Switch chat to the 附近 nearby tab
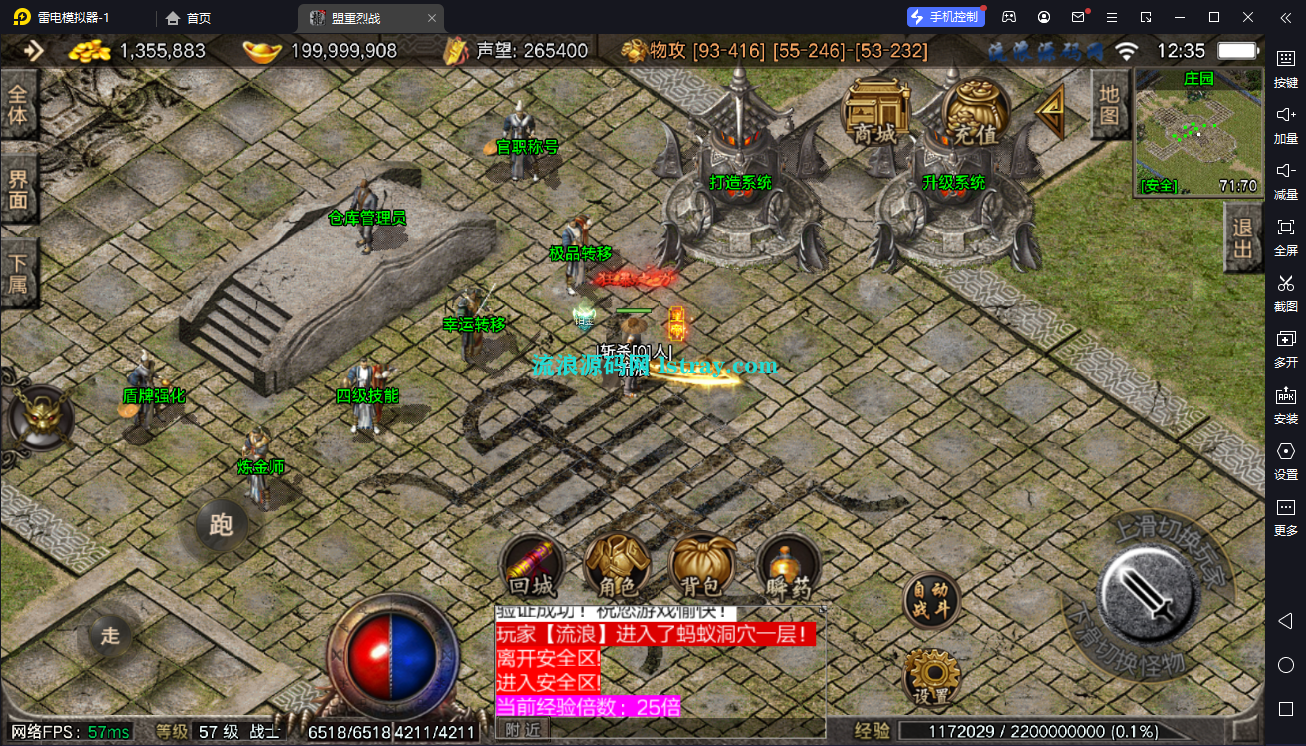 pyautogui.click(x=522, y=730)
